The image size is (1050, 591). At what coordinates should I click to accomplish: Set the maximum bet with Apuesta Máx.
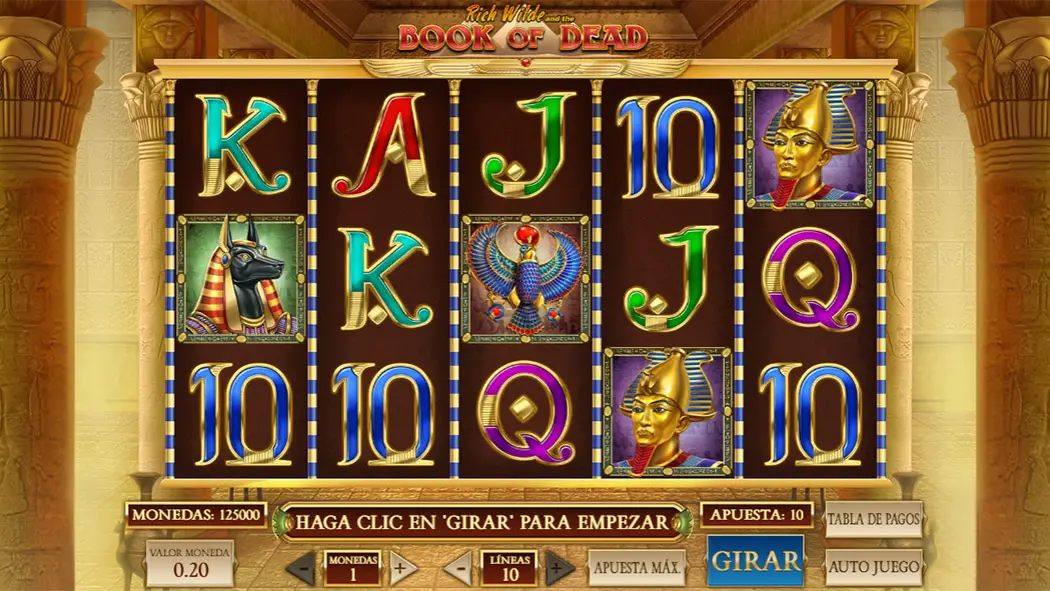click(637, 568)
